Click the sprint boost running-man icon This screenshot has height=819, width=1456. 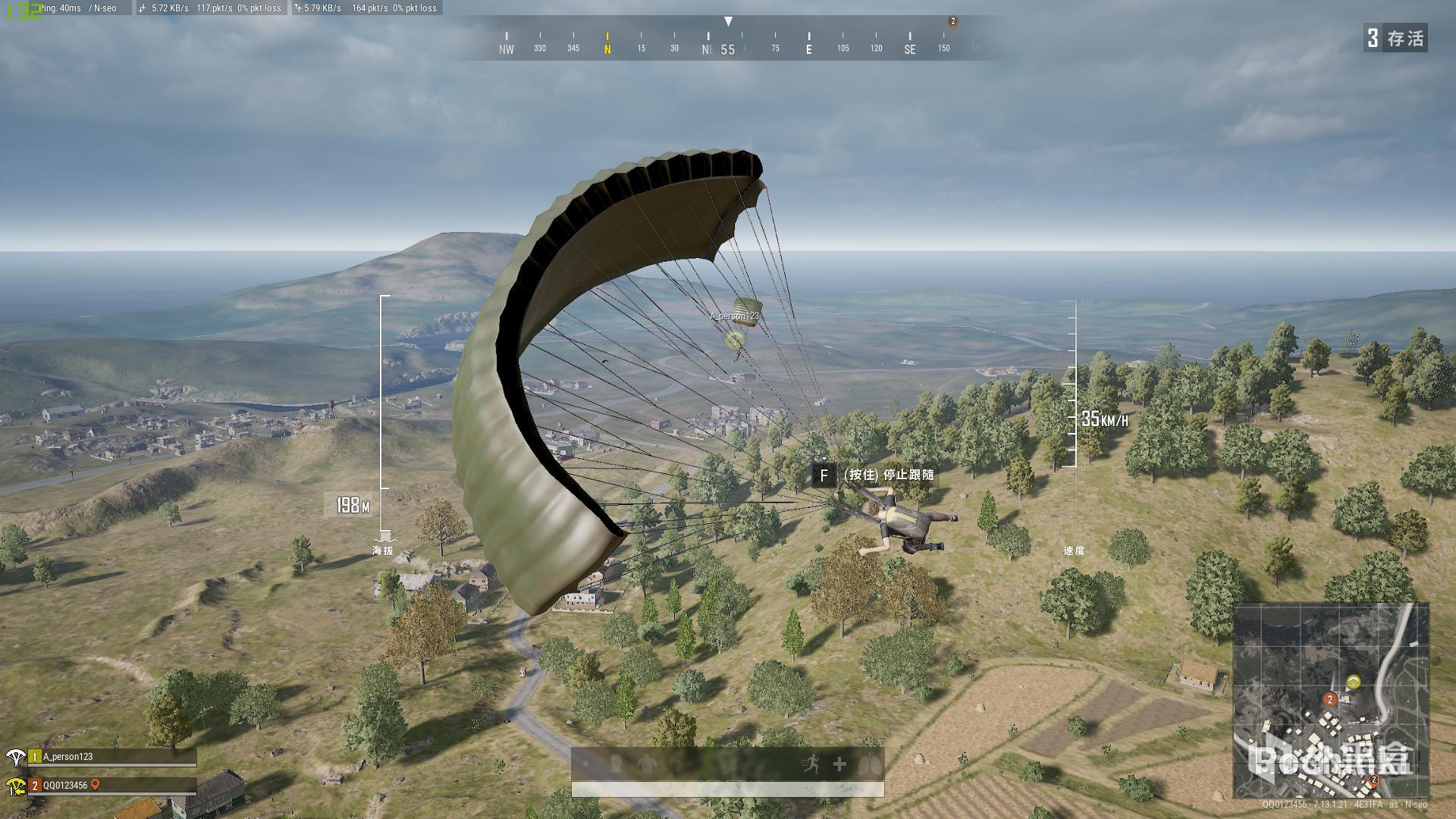coord(811,764)
